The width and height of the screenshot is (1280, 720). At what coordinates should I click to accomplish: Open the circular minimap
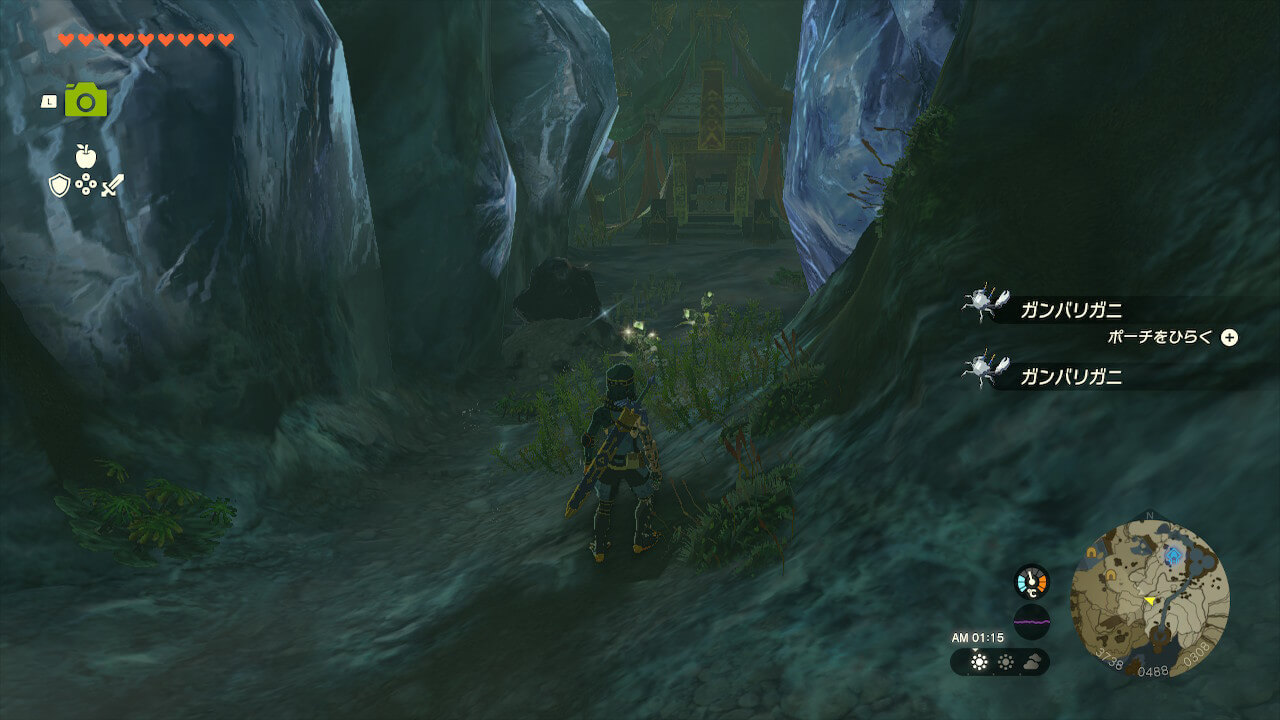click(x=1149, y=598)
